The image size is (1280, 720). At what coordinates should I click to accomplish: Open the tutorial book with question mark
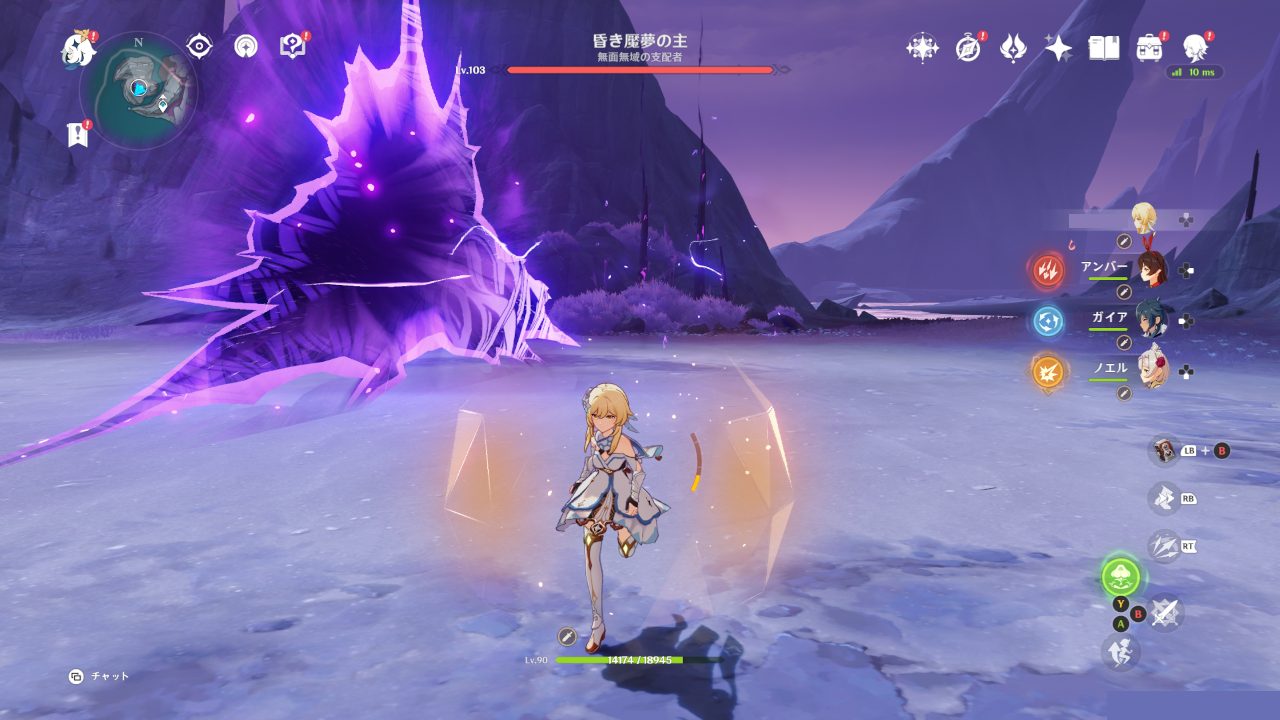(x=292, y=46)
